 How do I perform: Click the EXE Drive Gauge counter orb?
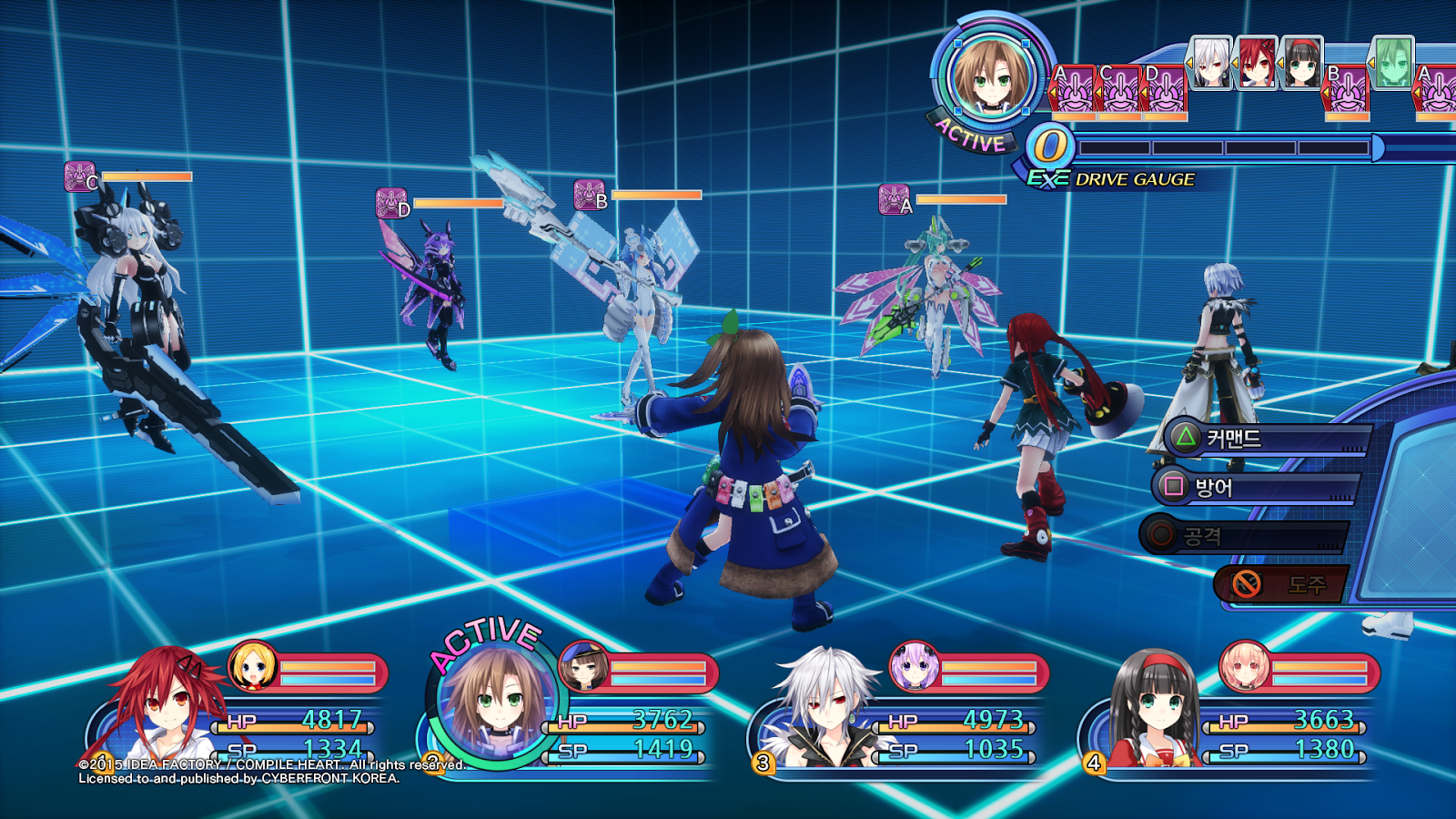(x=1050, y=147)
